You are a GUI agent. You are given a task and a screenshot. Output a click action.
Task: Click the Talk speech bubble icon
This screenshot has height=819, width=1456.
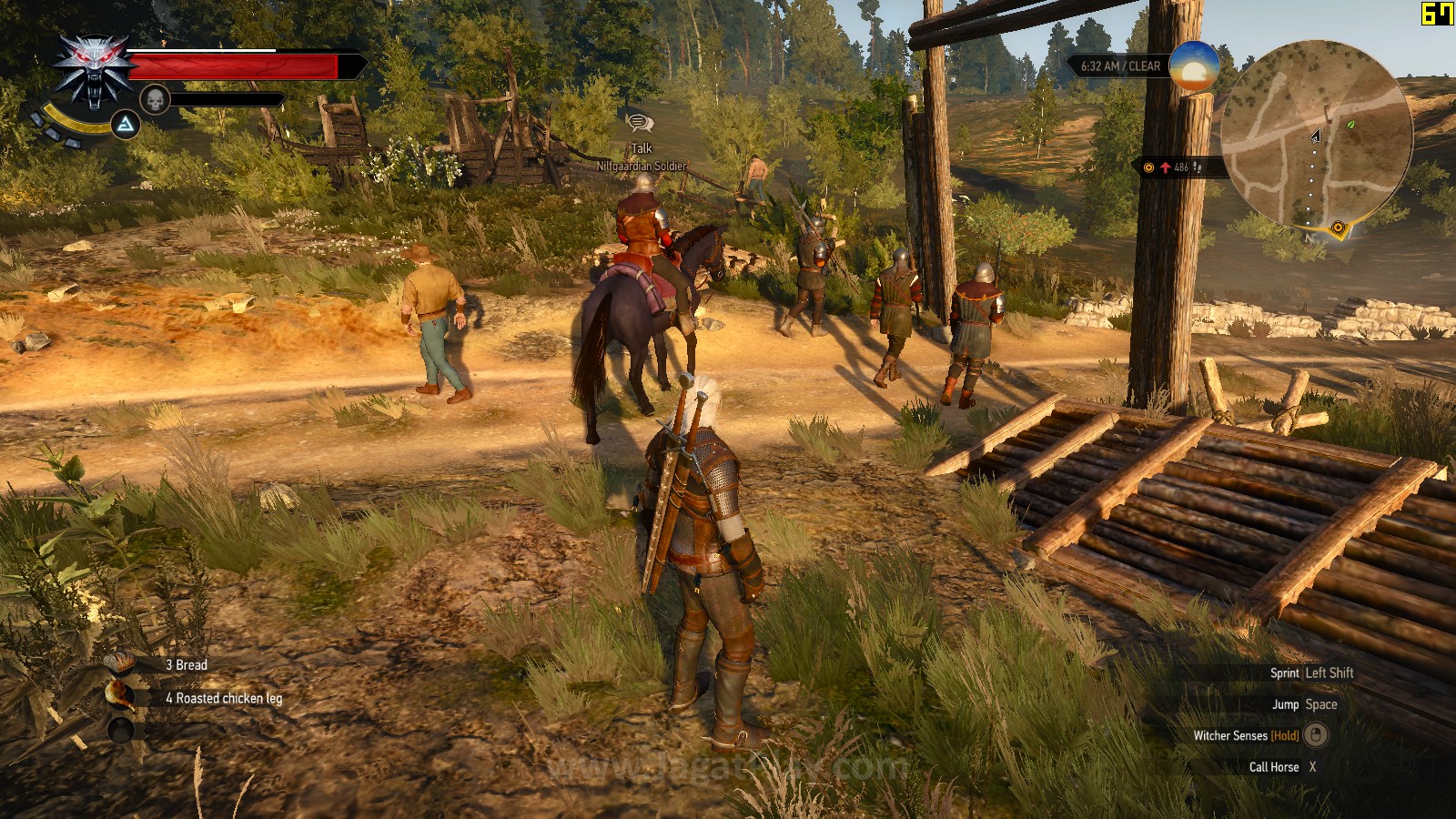pyautogui.click(x=641, y=123)
